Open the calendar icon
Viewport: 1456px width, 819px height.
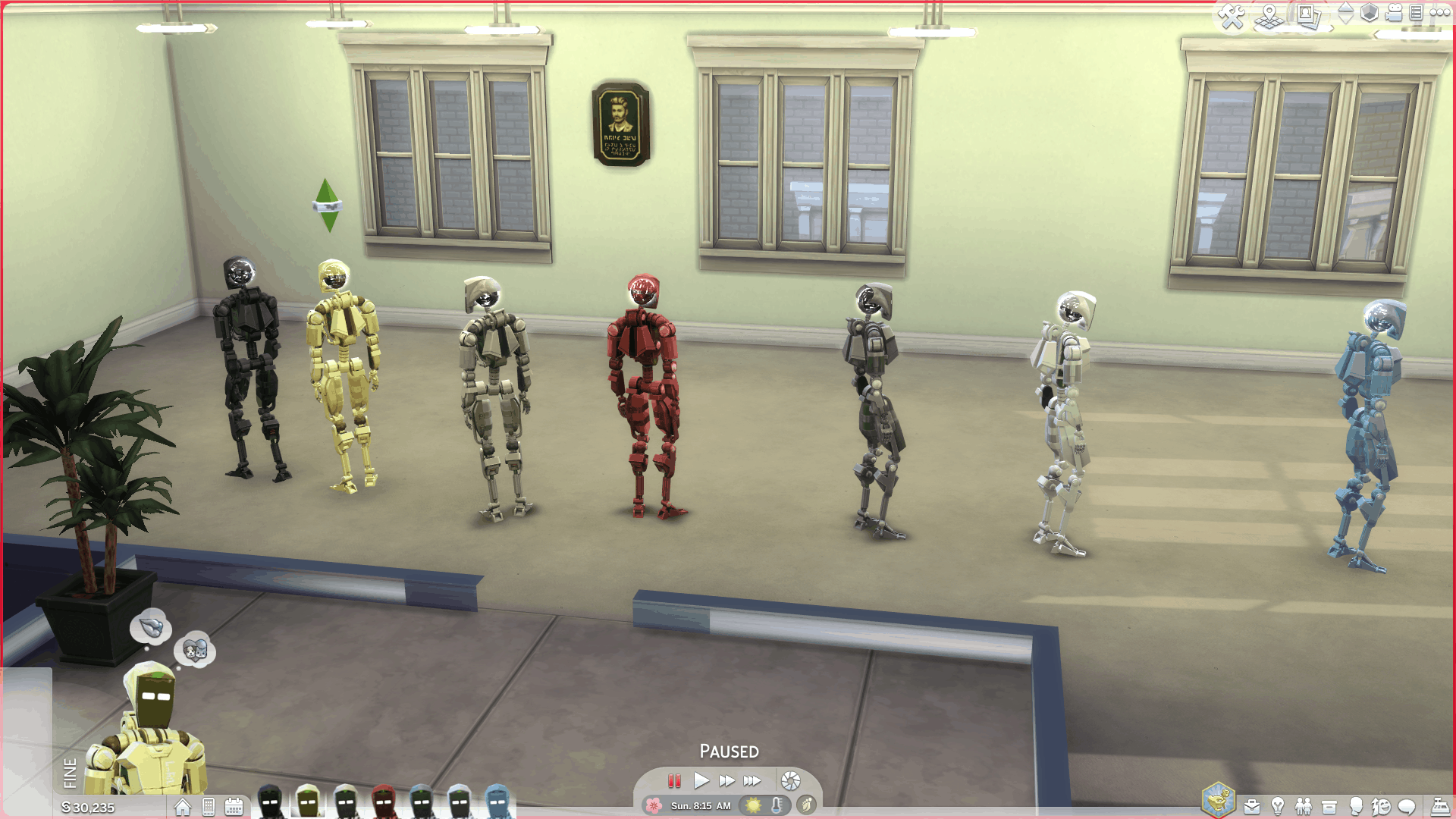[x=234, y=807]
